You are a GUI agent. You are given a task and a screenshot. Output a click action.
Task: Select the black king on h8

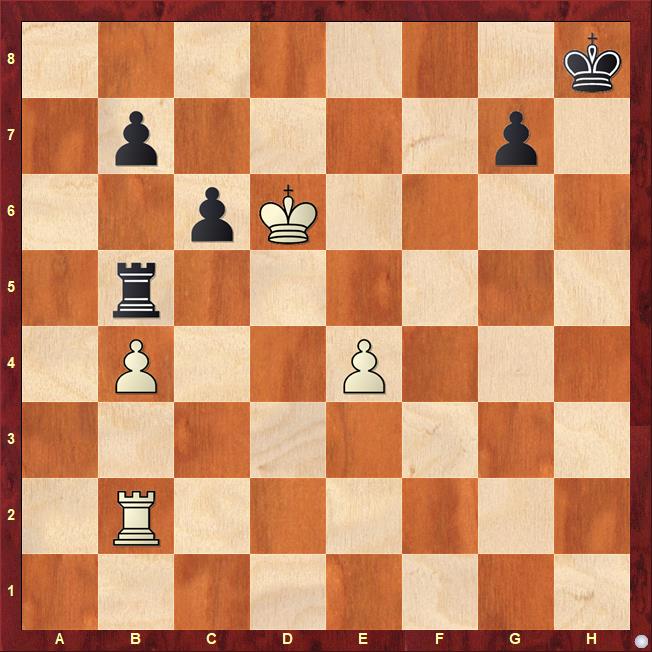[592, 62]
